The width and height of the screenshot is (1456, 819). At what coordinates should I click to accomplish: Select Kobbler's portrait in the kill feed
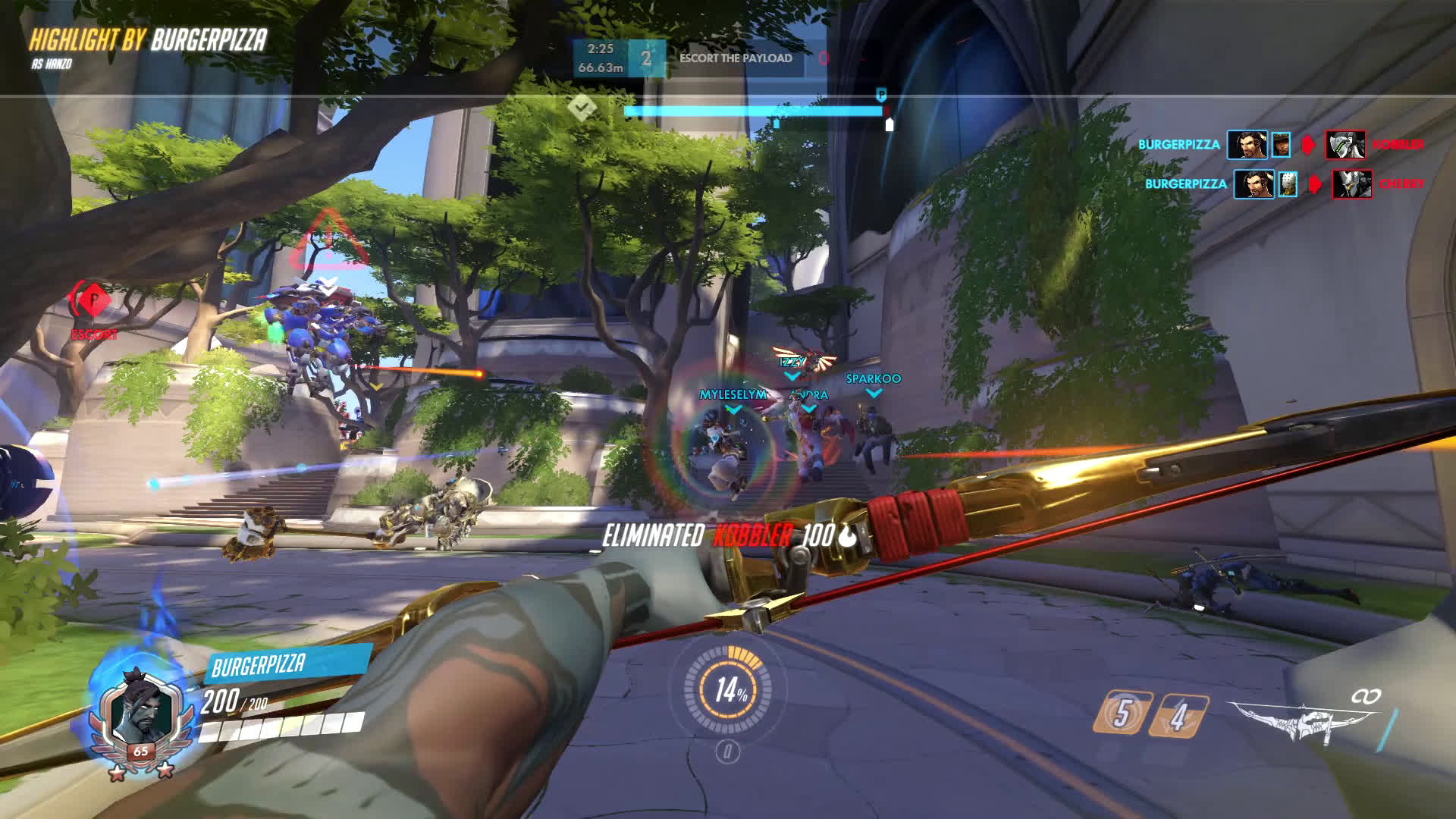click(x=1345, y=145)
